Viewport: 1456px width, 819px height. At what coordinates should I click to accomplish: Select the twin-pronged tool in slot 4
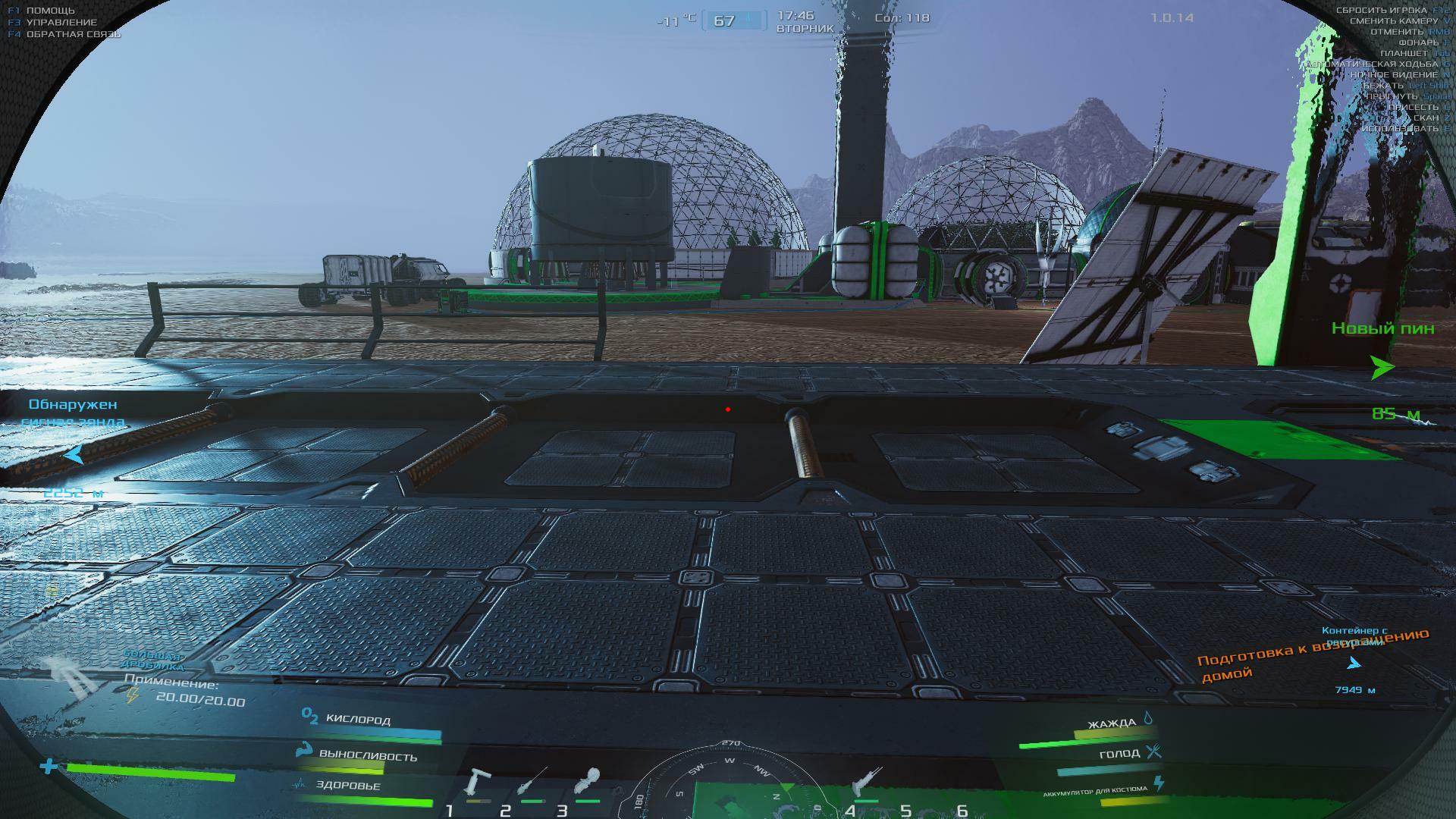coord(866,781)
